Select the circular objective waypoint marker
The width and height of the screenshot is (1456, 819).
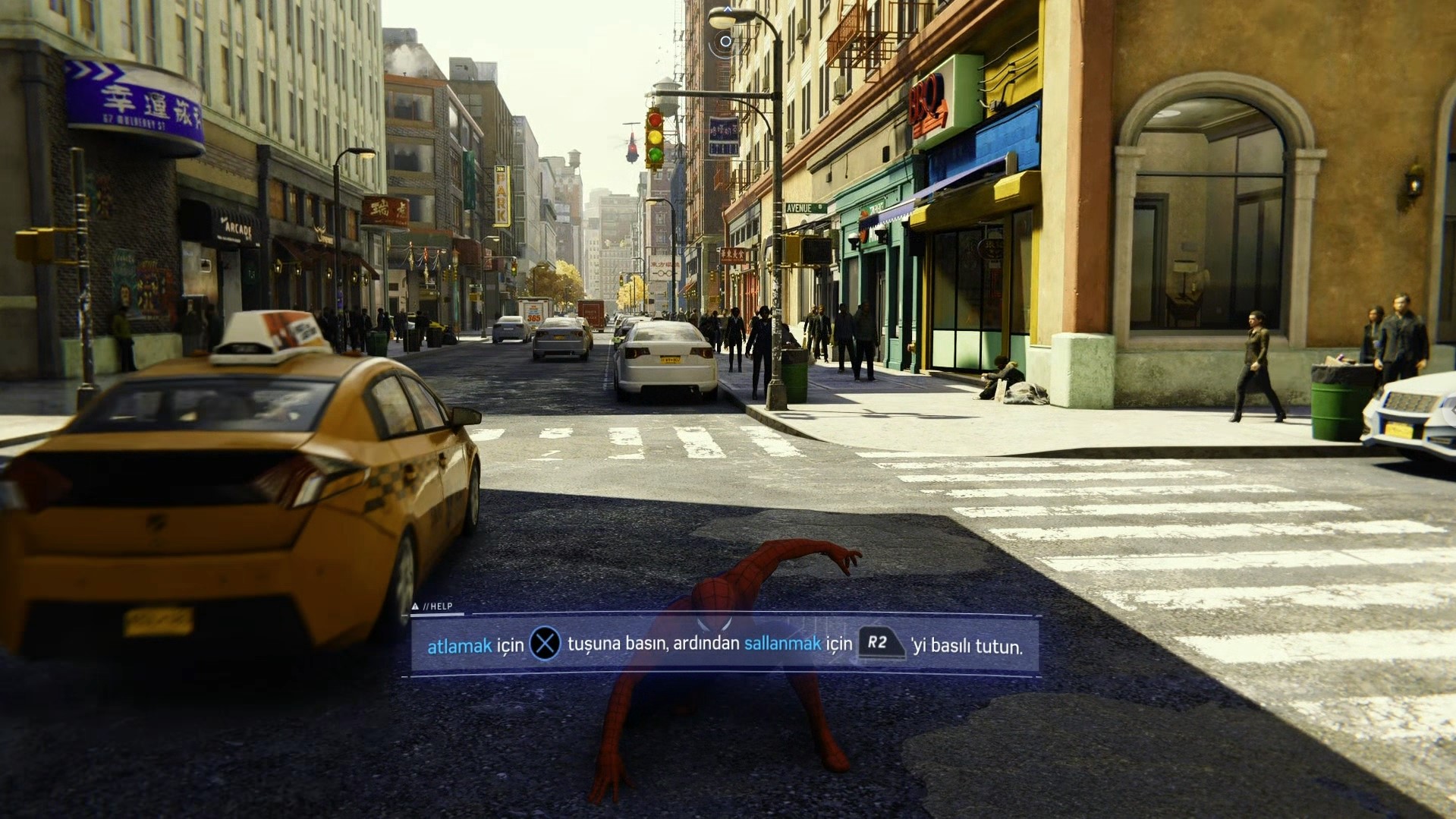pos(725,41)
